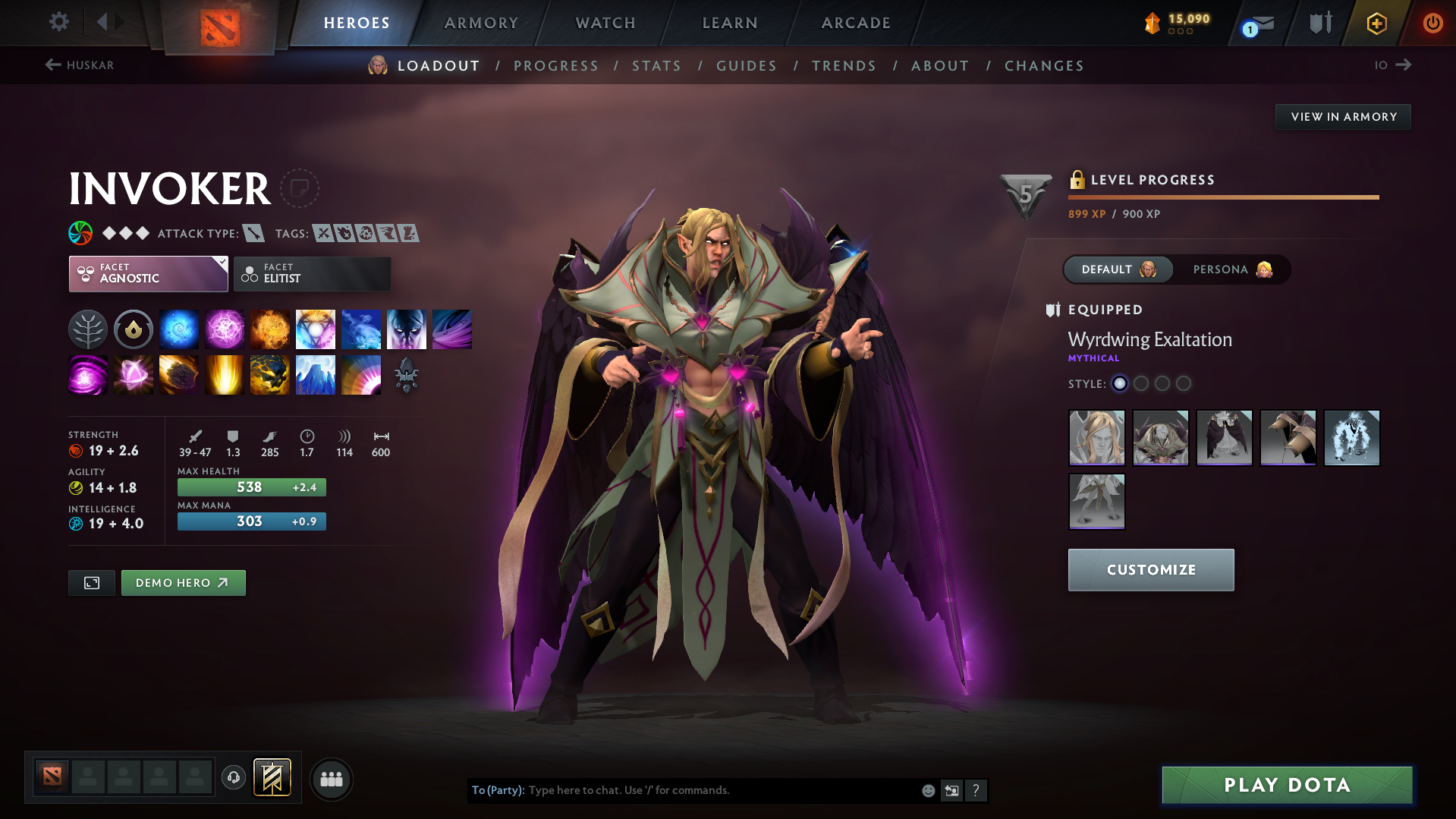Open the Stats tab for Invoker
Screen dimensions: 1456x819
coord(656,66)
